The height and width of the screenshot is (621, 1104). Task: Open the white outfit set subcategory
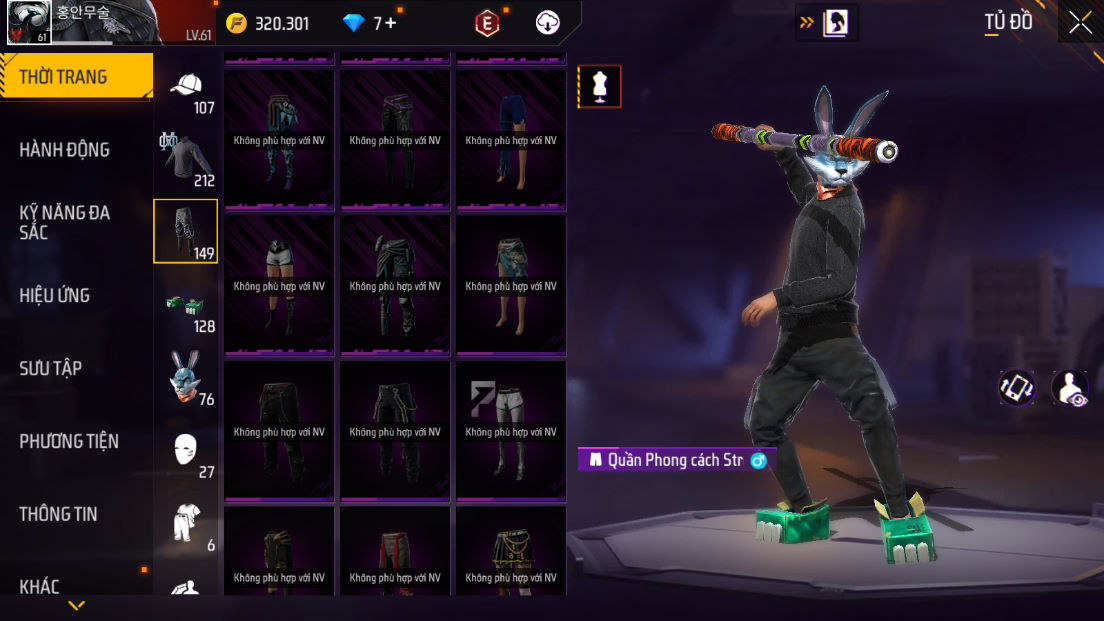click(x=187, y=524)
